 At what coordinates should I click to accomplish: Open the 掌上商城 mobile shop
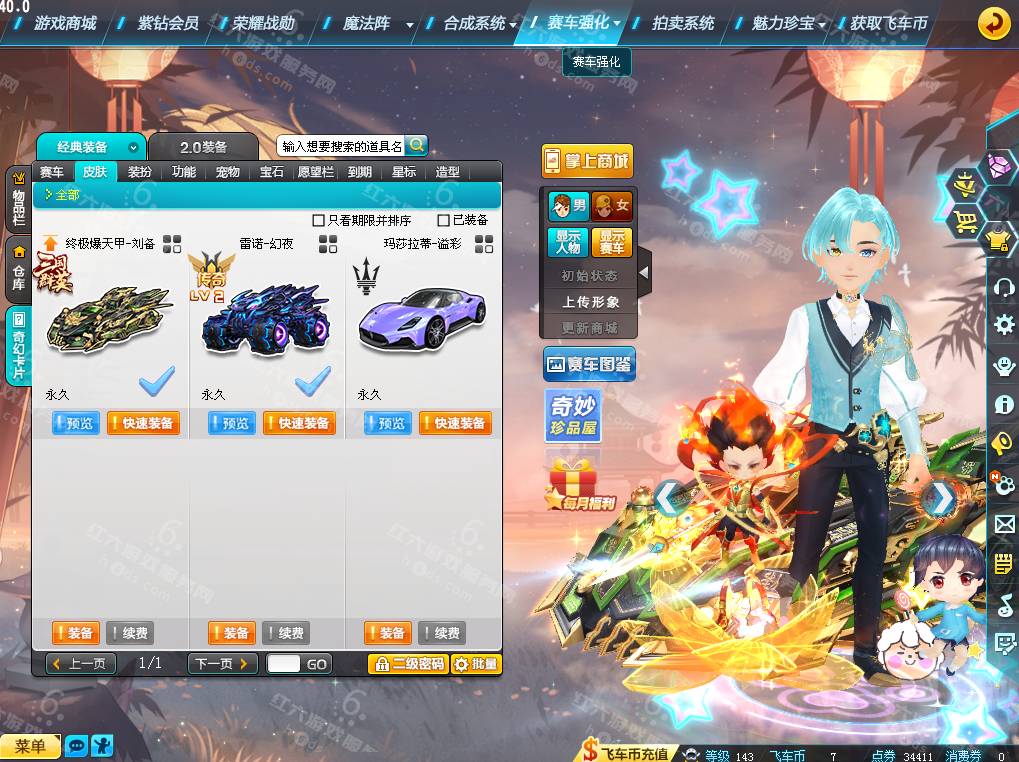(x=588, y=161)
